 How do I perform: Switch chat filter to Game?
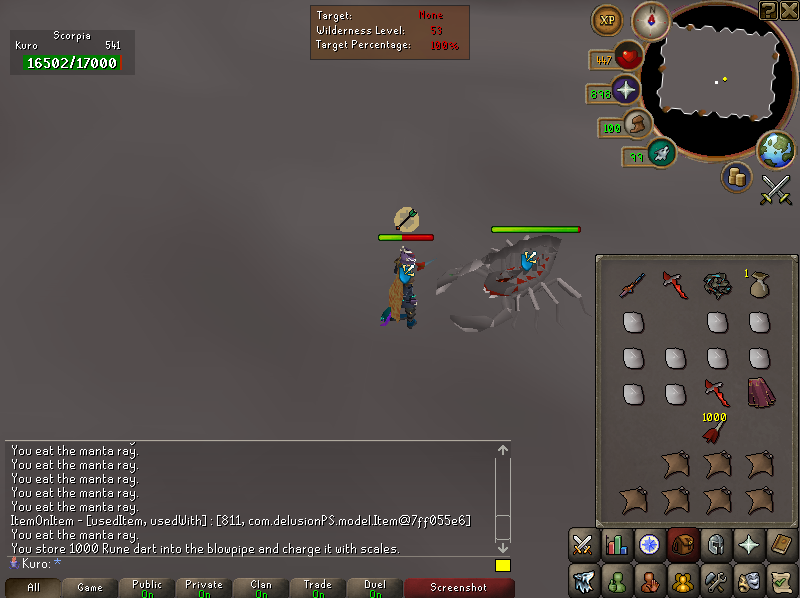(x=90, y=588)
